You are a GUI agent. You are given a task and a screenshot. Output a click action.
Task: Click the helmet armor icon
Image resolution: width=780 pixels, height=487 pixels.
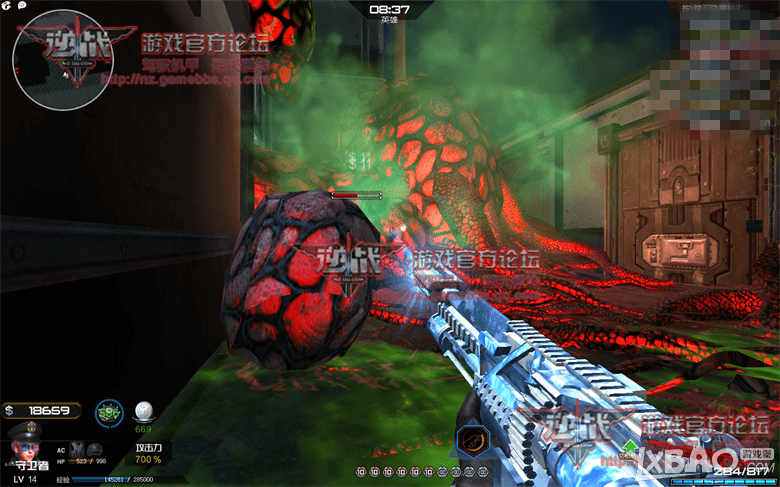(94, 449)
